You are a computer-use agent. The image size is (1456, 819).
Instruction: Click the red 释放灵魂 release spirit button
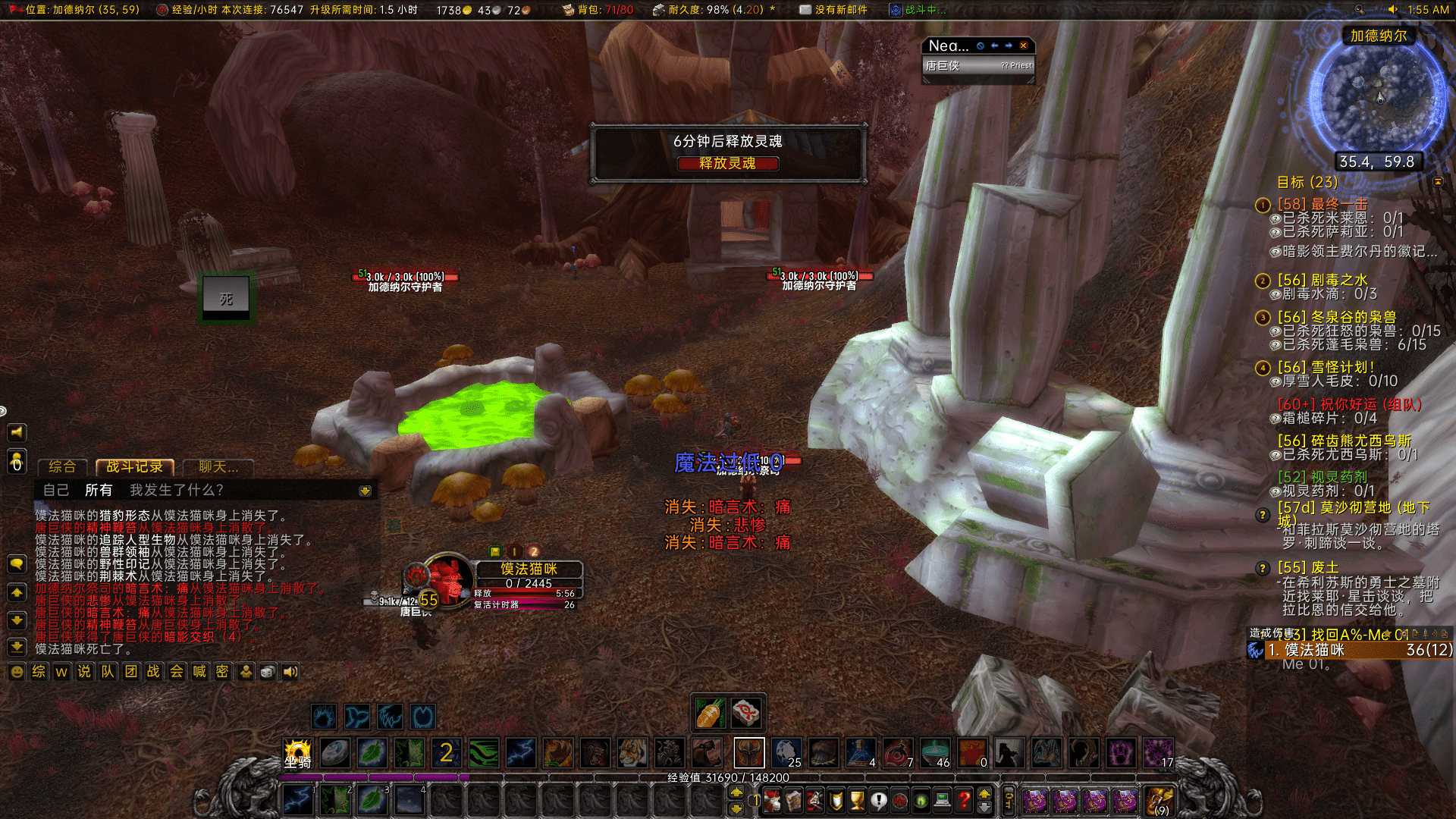click(x=727, y=163)
